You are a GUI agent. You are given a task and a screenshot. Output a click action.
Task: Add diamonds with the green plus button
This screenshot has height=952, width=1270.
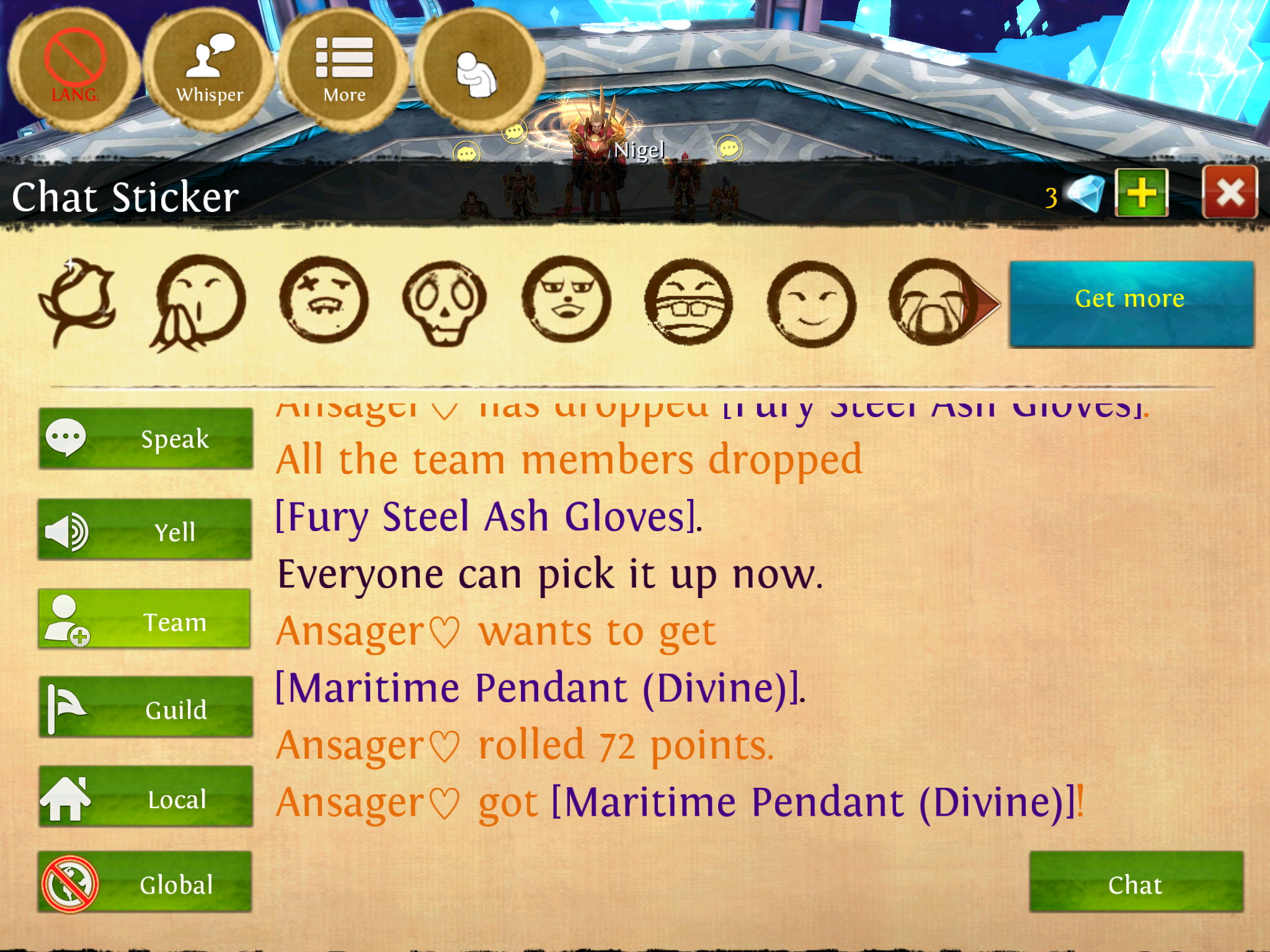click(x=1141, y=193)
